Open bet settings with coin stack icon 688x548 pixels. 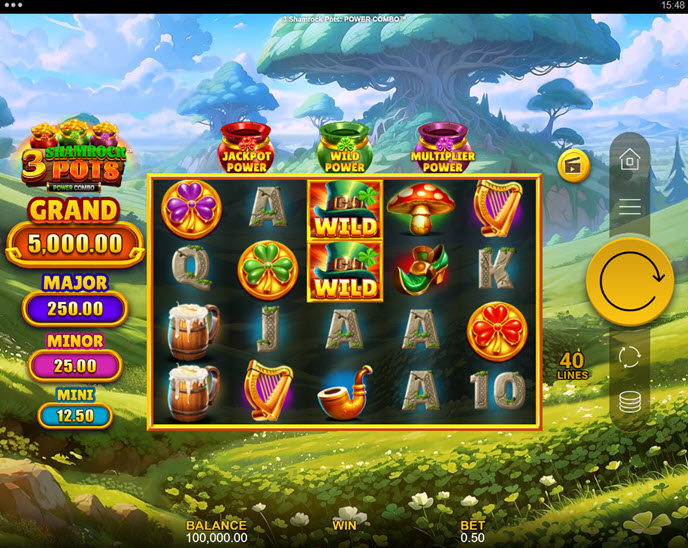coord(630,402)
